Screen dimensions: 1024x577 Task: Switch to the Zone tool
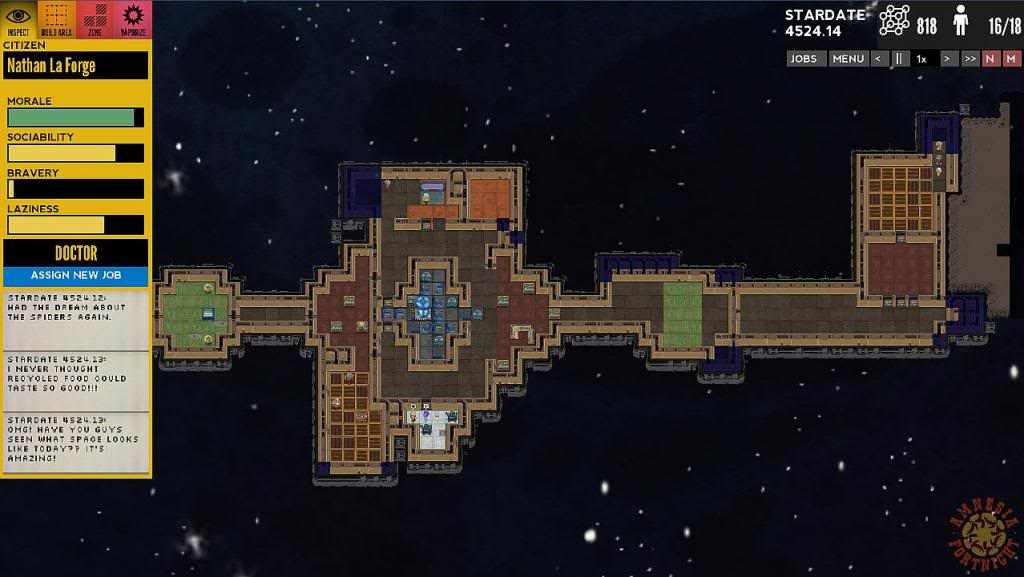coord(95,19)
